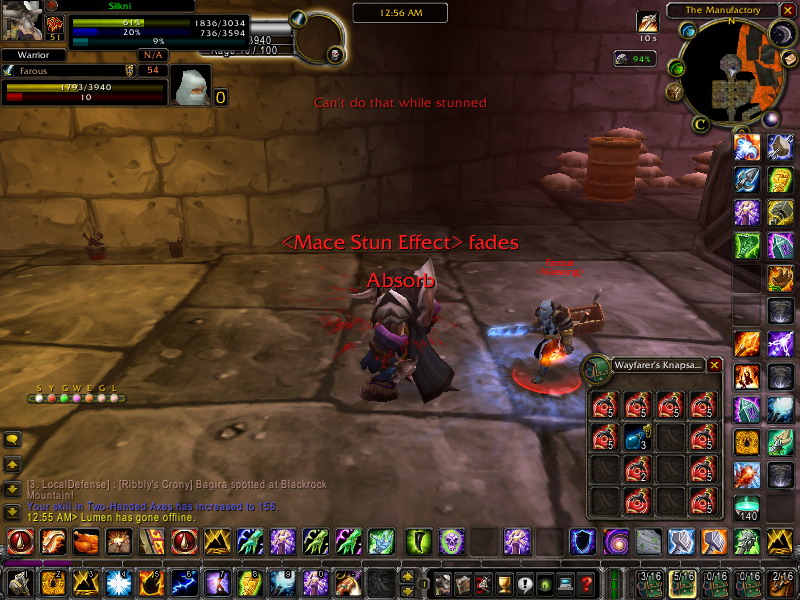Screen dimensions: 800x600
Task: Open the 12:56 AM clock panel
Action: click(386, 13)
